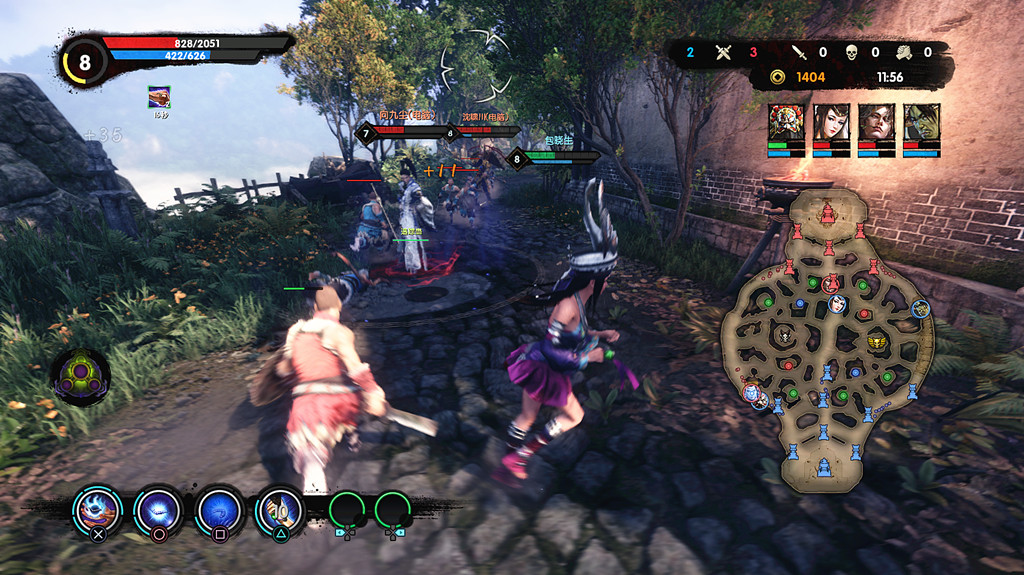Click the golden winged emblem on the minimap
Screen dimensions: 1024x575
[x=876, y=341]
